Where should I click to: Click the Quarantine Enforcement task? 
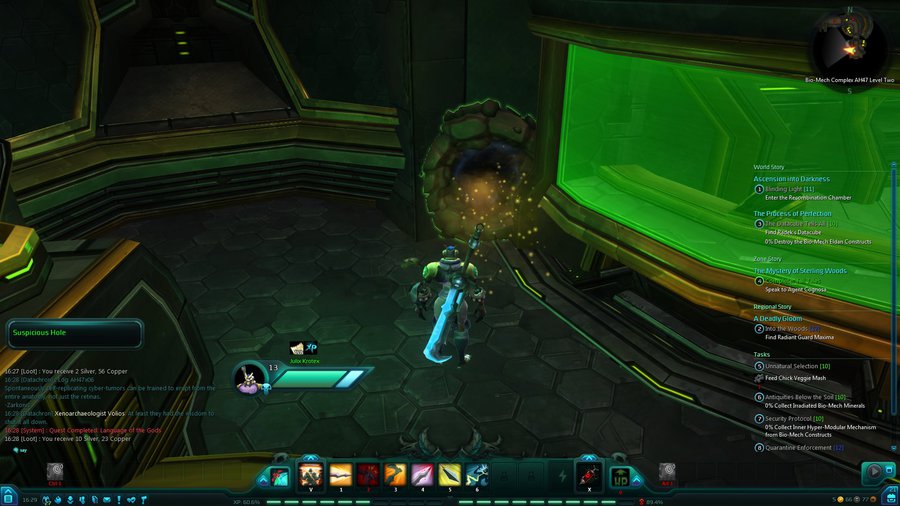(809, 447)
